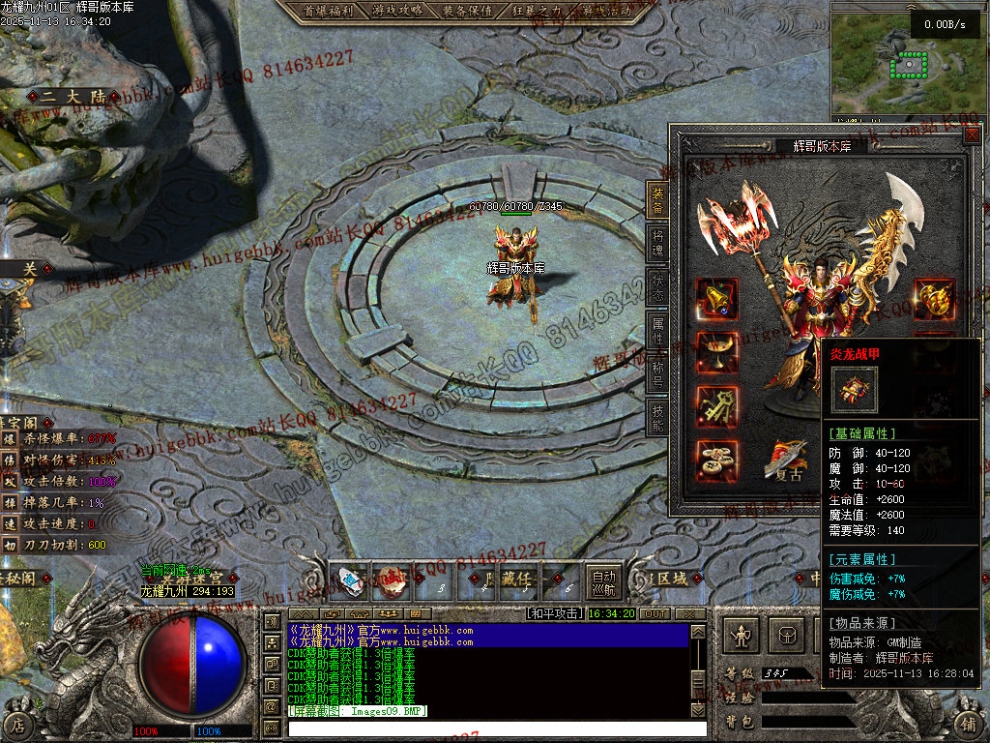Select the golden keys equipment slot
The image size is (990, 743).
point(717,406)
